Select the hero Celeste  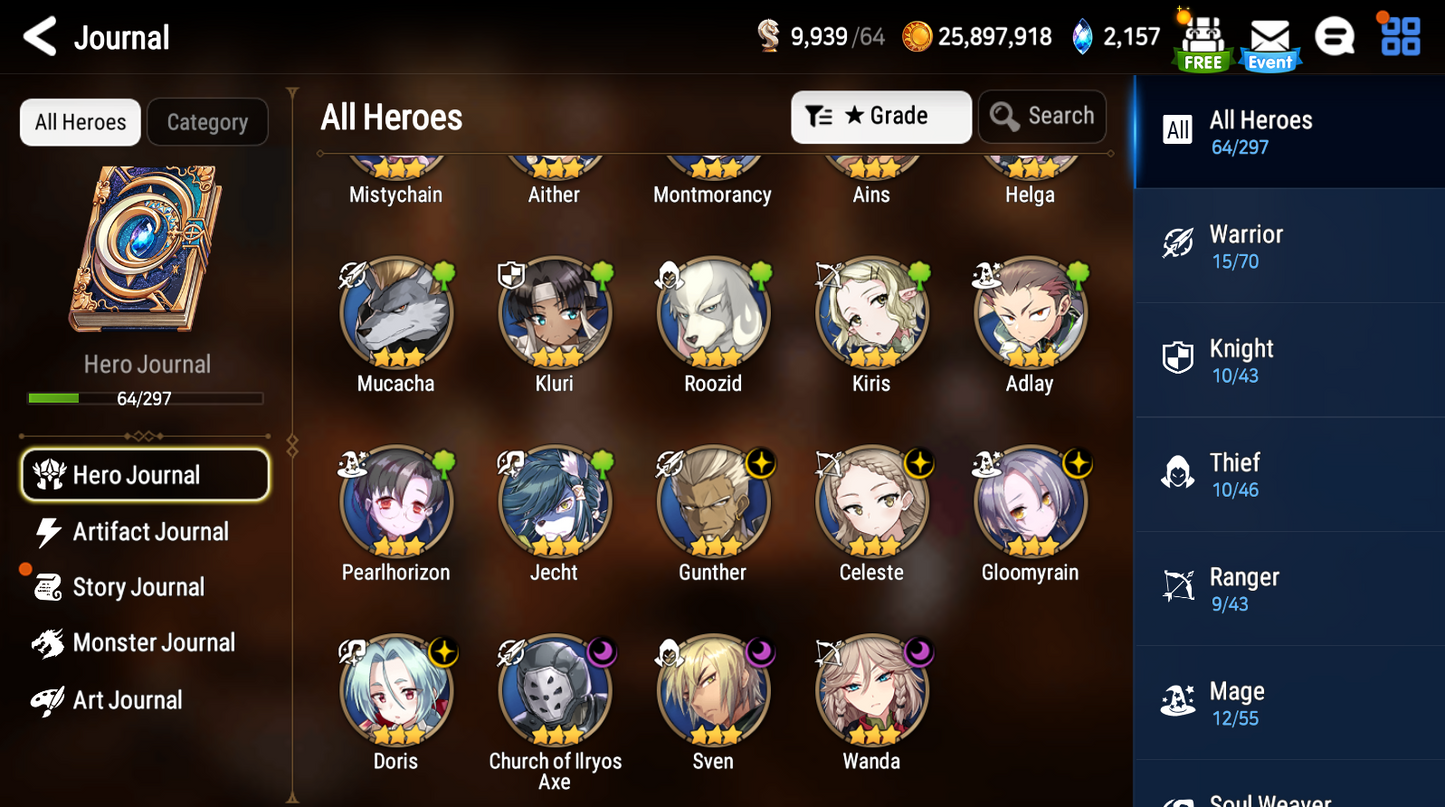pyautogui.click(x=871, y=503)
